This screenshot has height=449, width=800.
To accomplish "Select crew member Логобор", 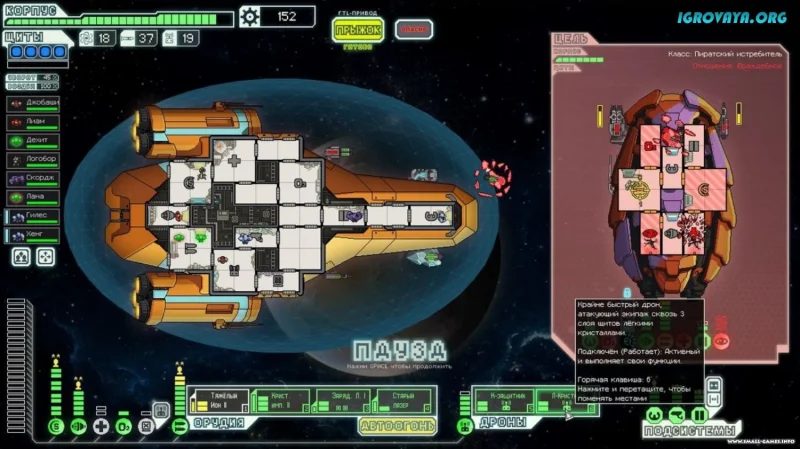I will click(34, 159).
